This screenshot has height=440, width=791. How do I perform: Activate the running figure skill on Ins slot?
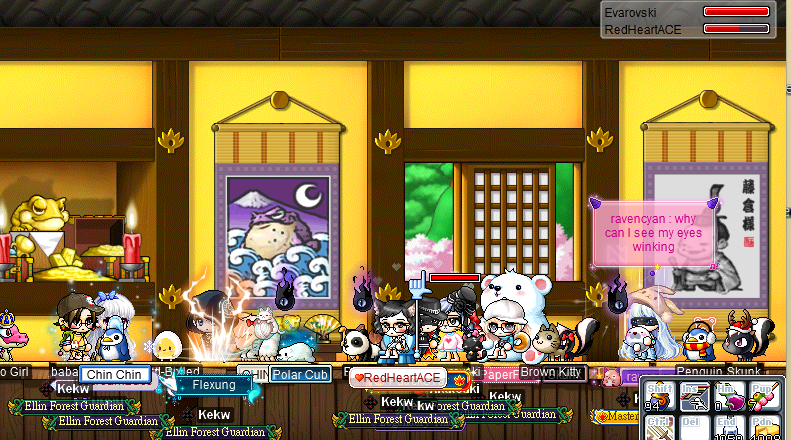(x=694, y=397)
